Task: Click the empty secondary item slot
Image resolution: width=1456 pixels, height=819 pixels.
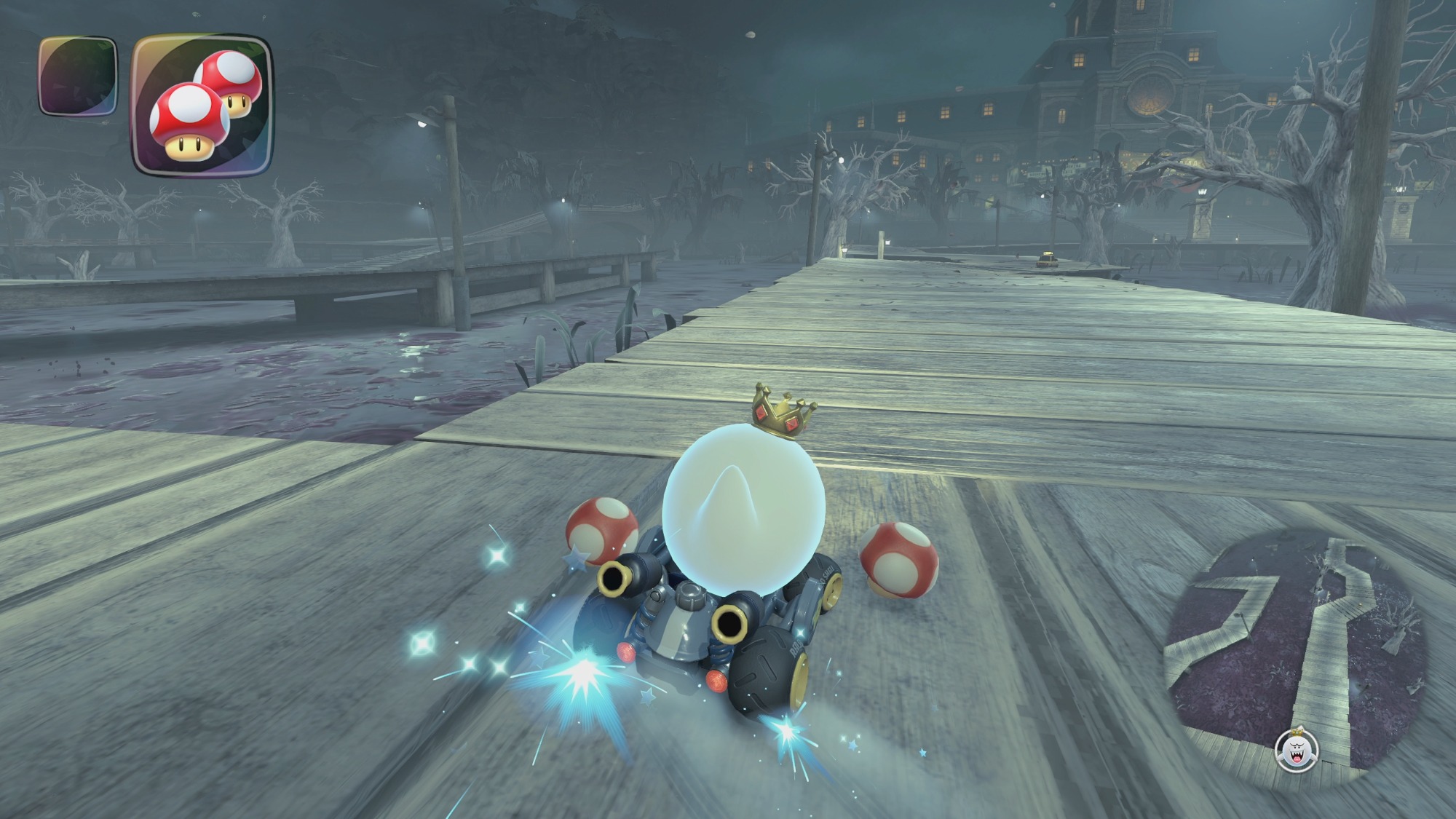Action: coord(77,76)
